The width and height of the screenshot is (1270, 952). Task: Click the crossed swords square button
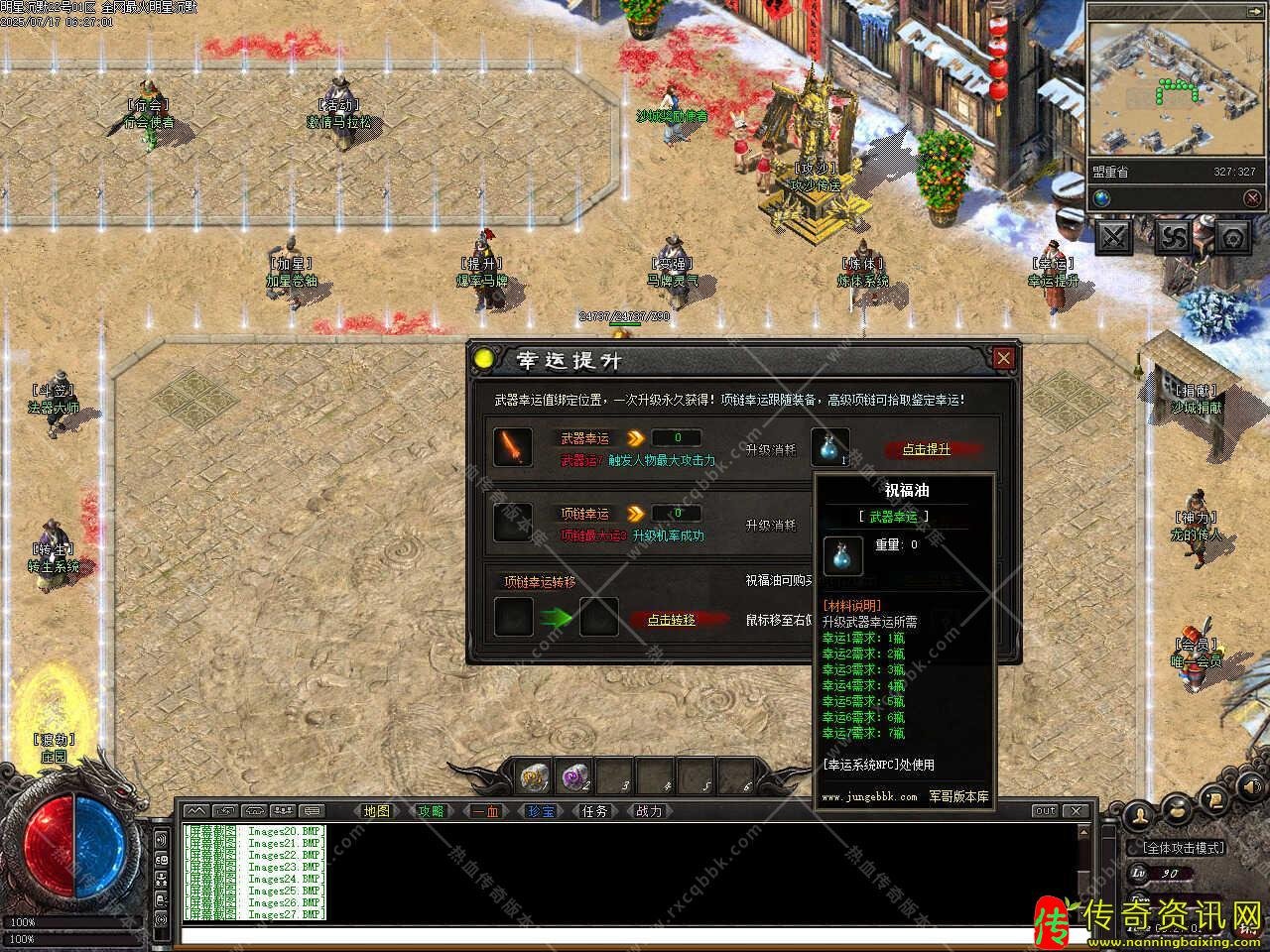click(1115, 237)
